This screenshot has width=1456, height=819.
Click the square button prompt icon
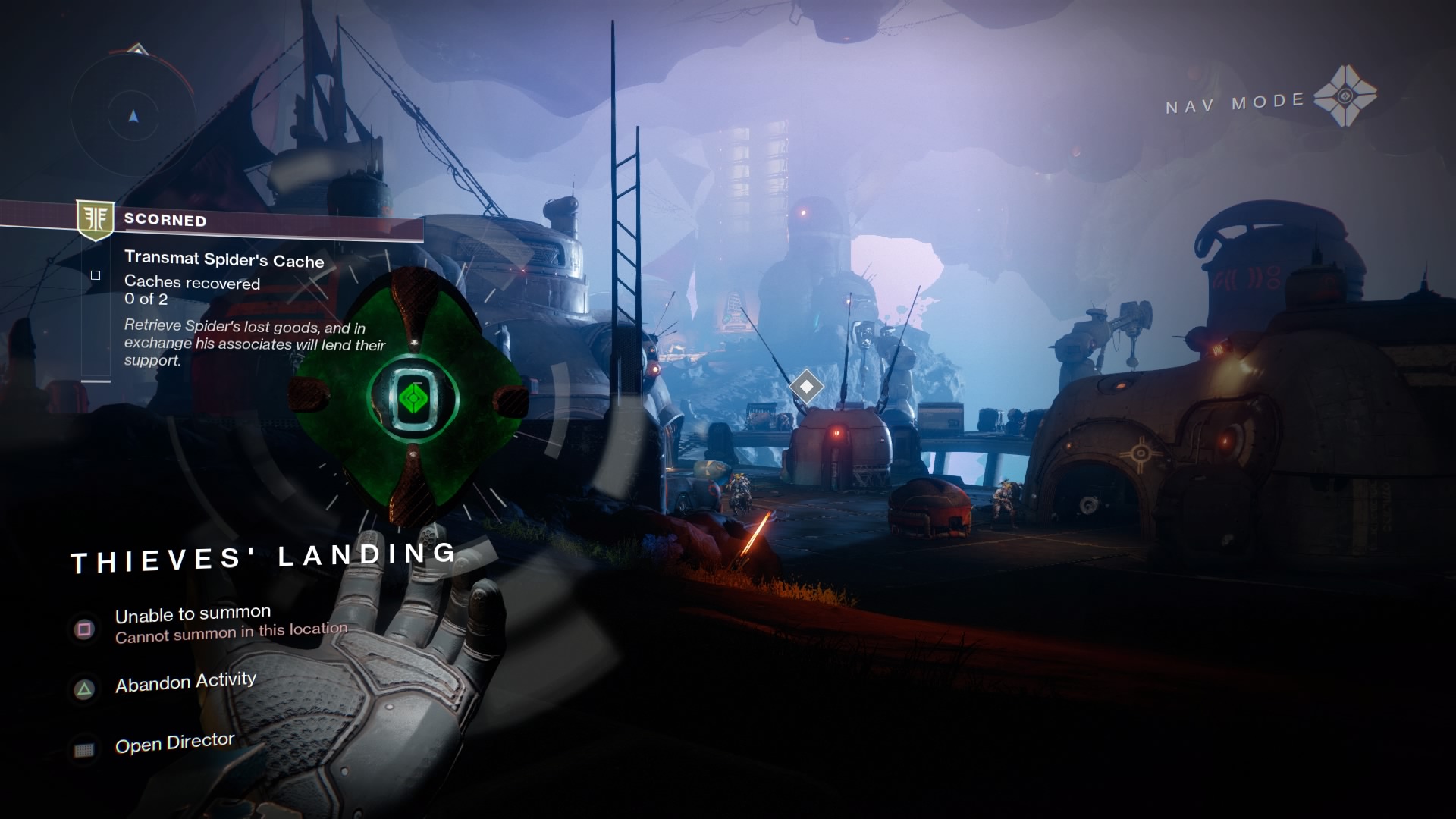(x=83, y=630)
